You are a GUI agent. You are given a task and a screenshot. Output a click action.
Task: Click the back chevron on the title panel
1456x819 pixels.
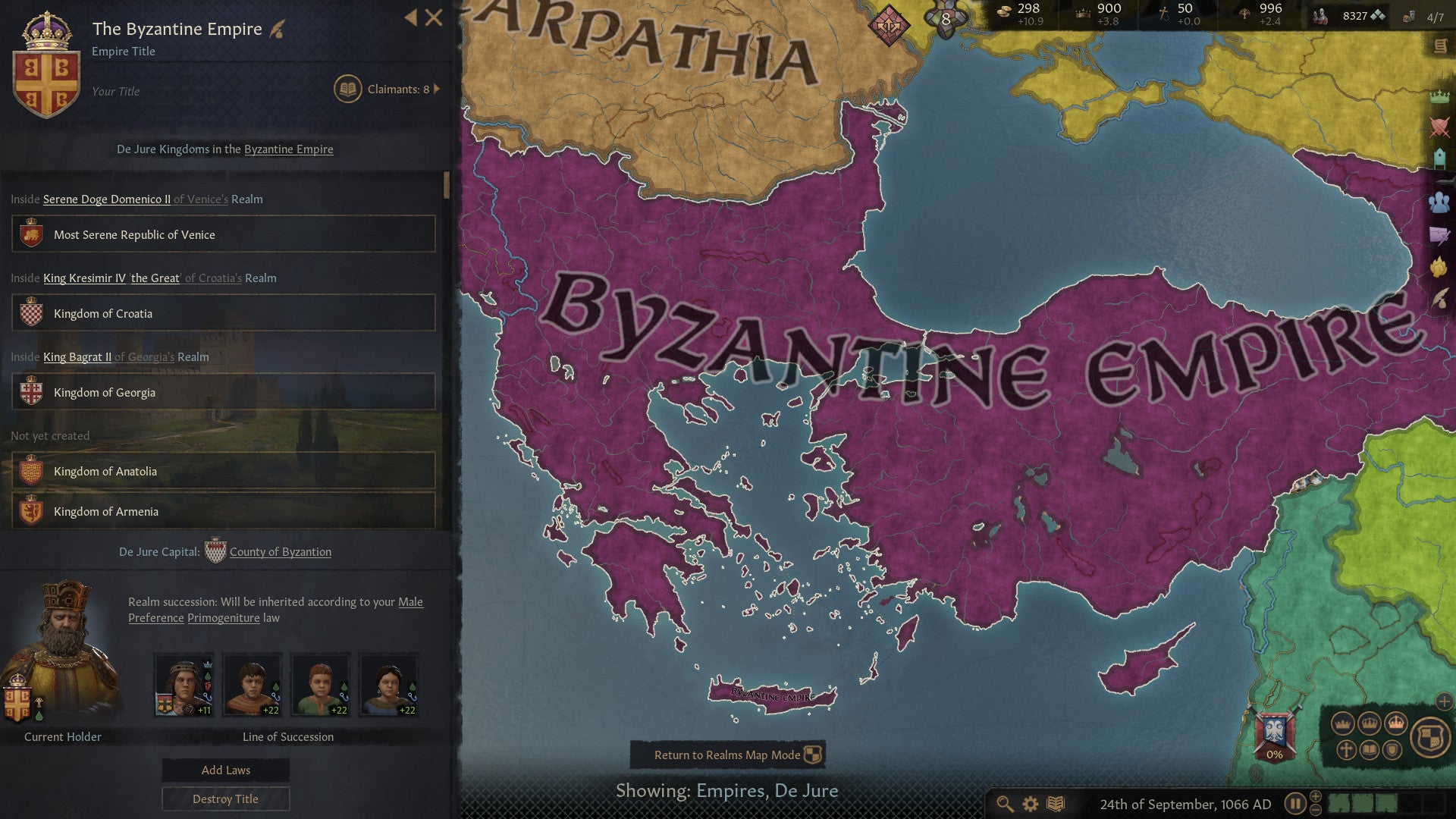click(410, 17)
